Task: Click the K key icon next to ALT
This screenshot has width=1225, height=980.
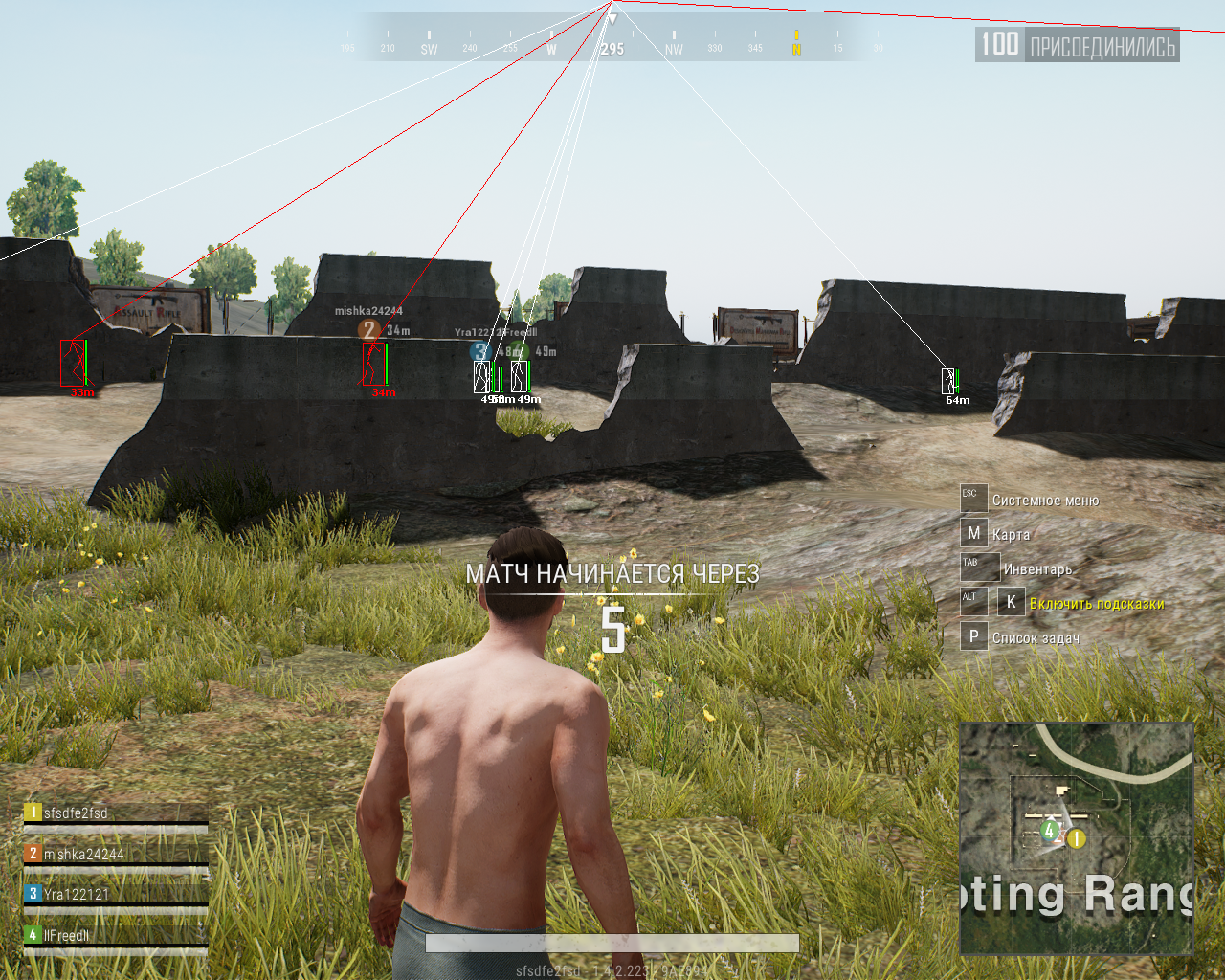Action: pyautogui.click(x=1010, y=601)
